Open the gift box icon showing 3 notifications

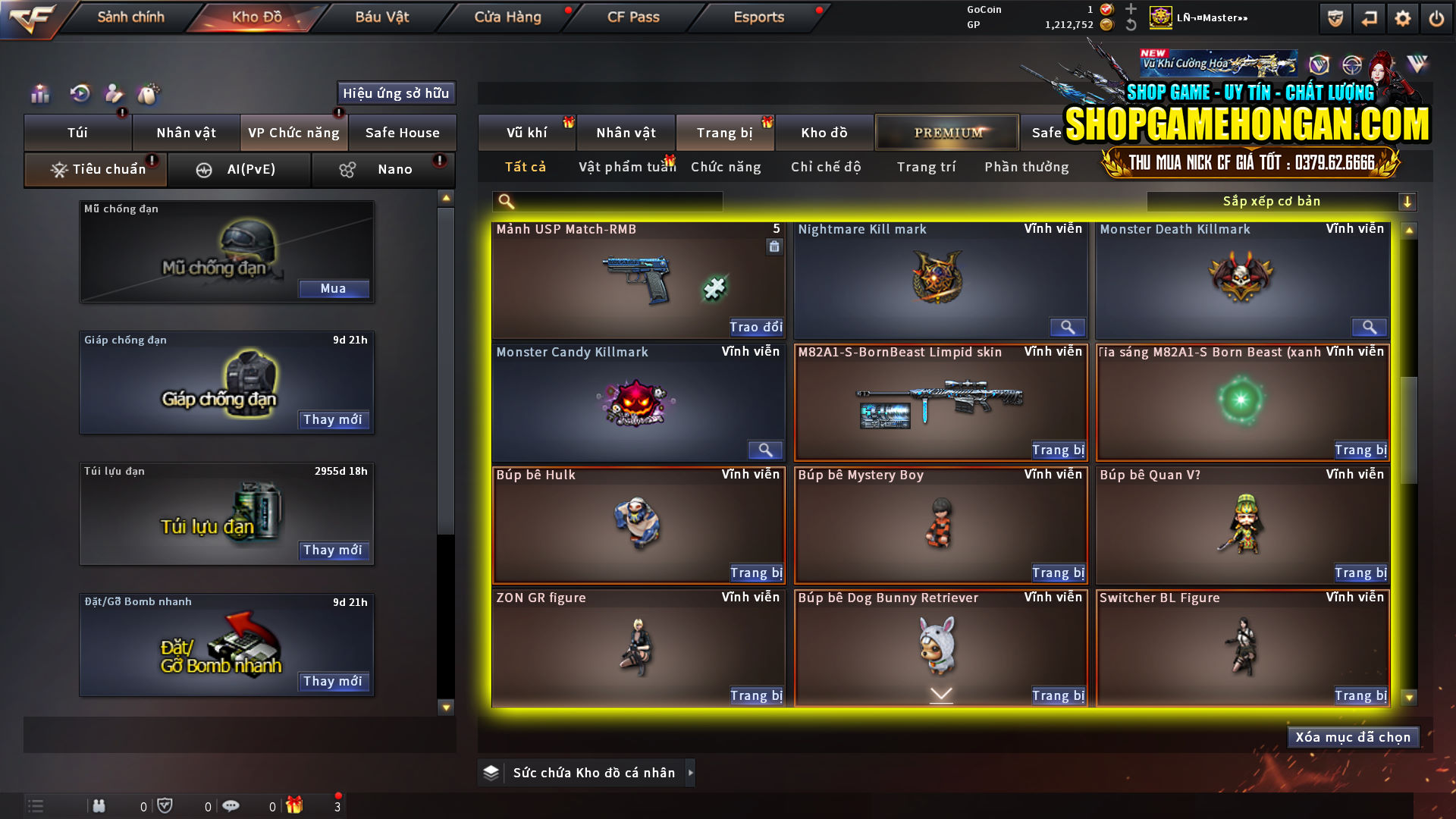coord(296,806)
